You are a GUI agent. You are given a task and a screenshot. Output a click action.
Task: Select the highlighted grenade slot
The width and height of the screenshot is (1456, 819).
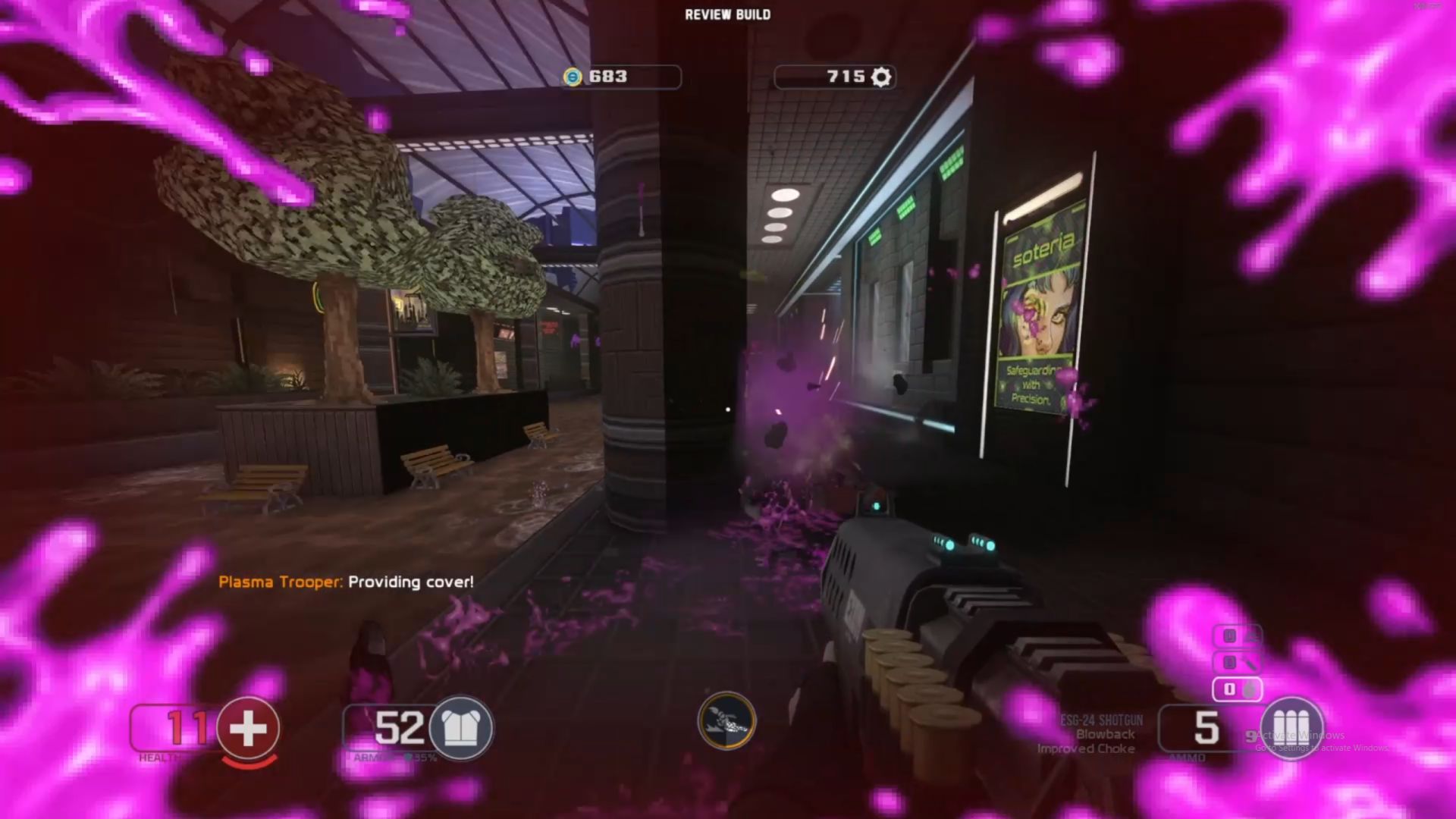click(x=1238, y=689)
